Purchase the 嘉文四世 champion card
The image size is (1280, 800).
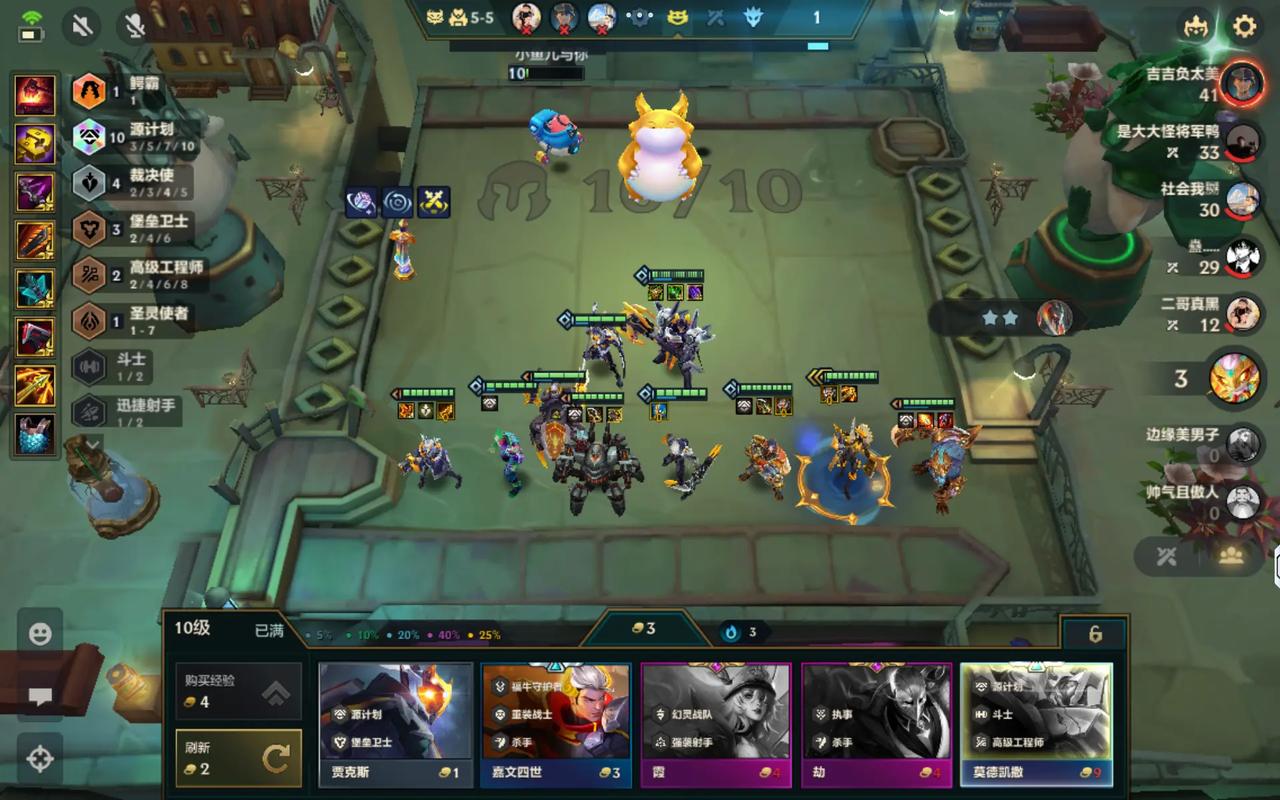click(x=556, y=724)
